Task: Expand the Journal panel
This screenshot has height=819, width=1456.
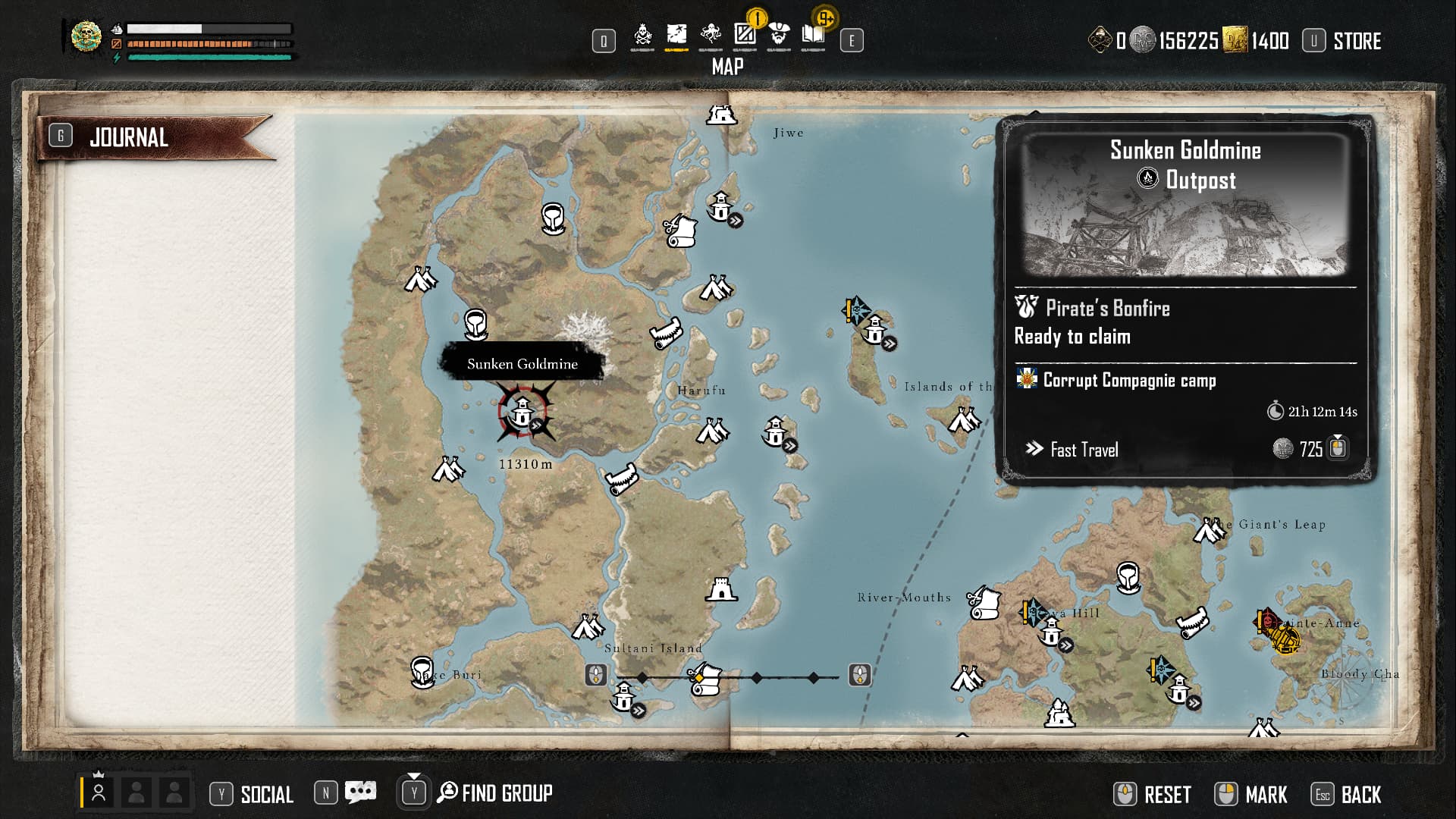Action: [129, 137]
